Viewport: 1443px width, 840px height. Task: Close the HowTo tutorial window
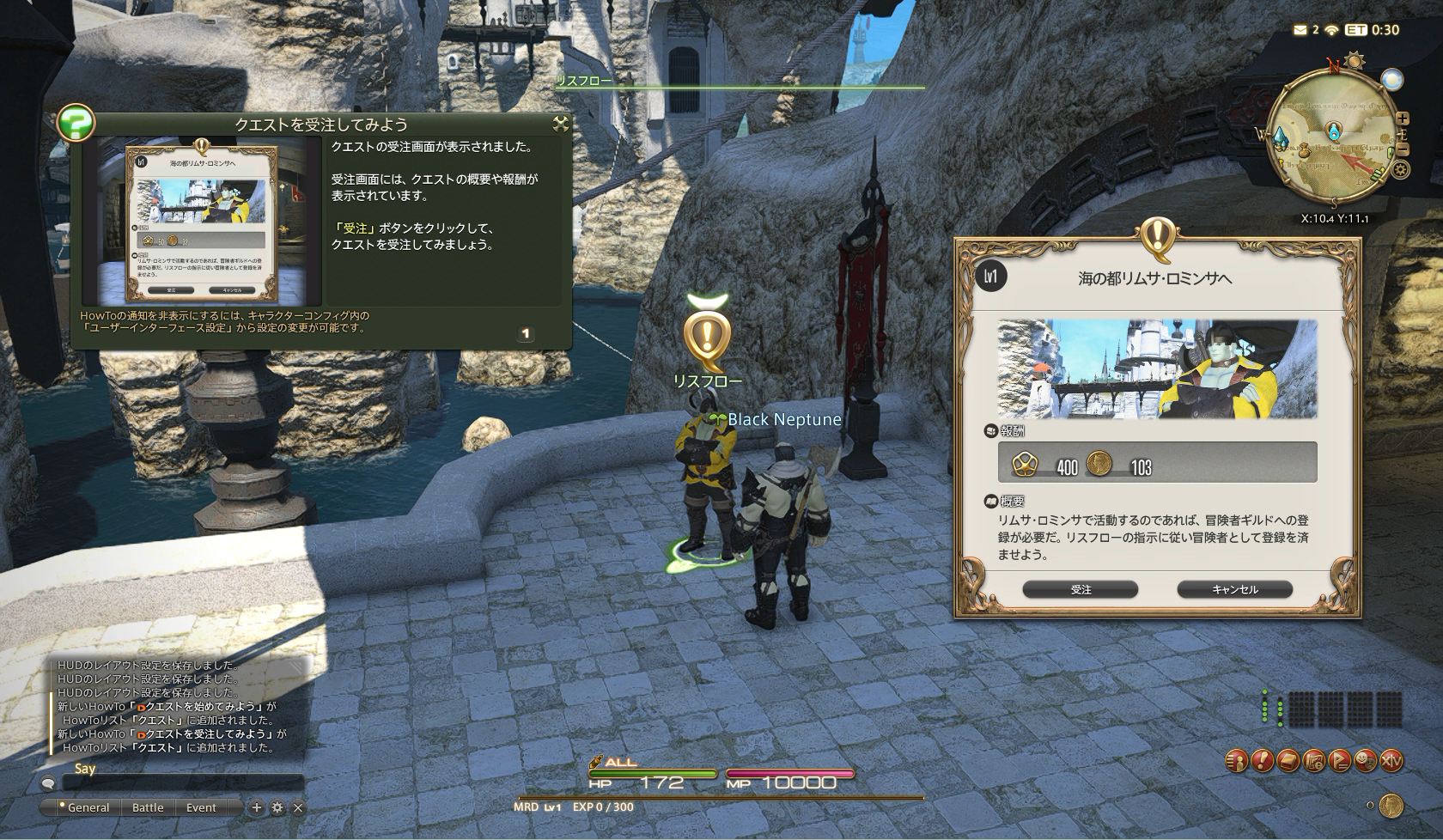[561, 124]
